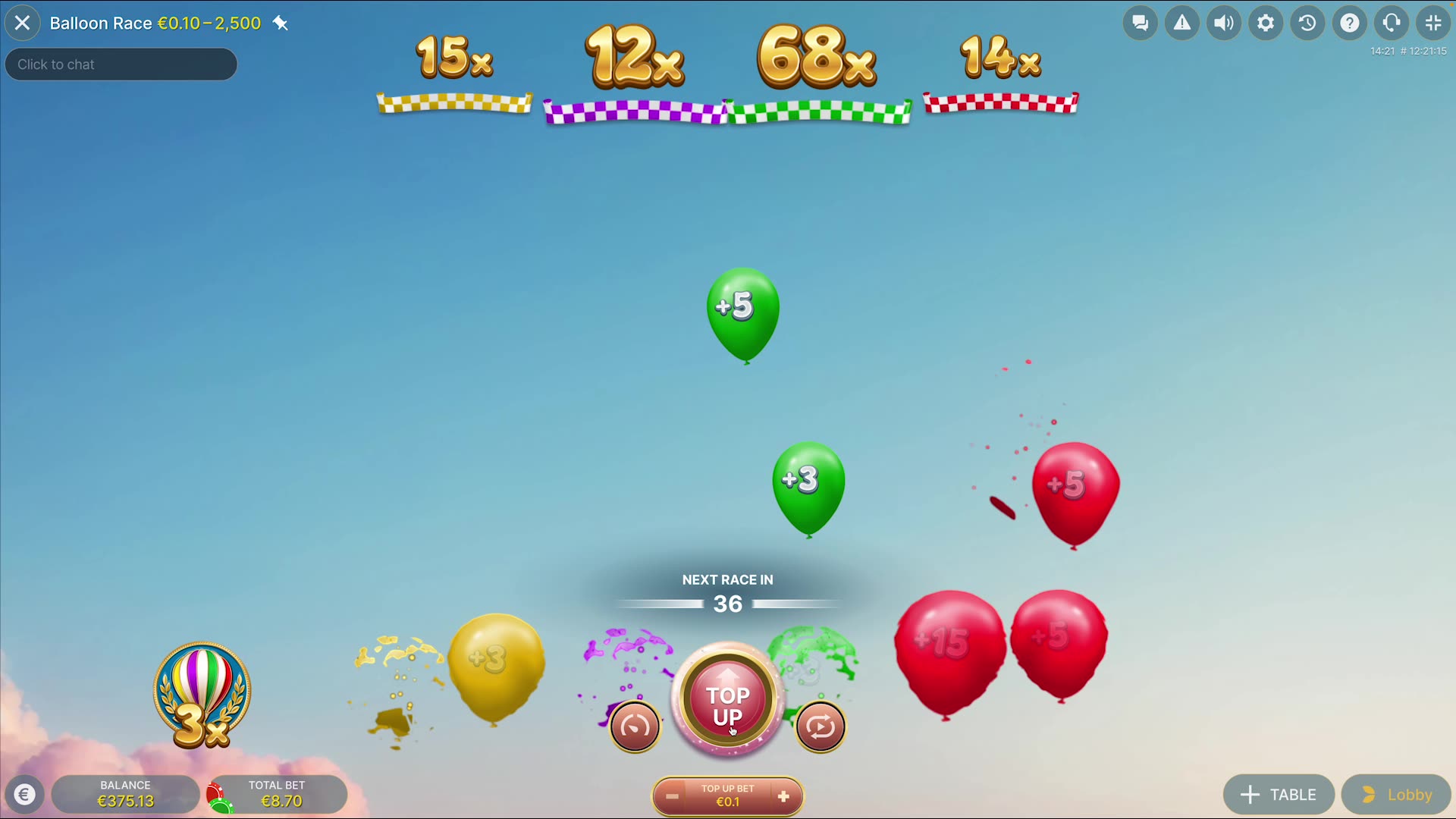
Task: Open the balance details
Action: (125, 793)
